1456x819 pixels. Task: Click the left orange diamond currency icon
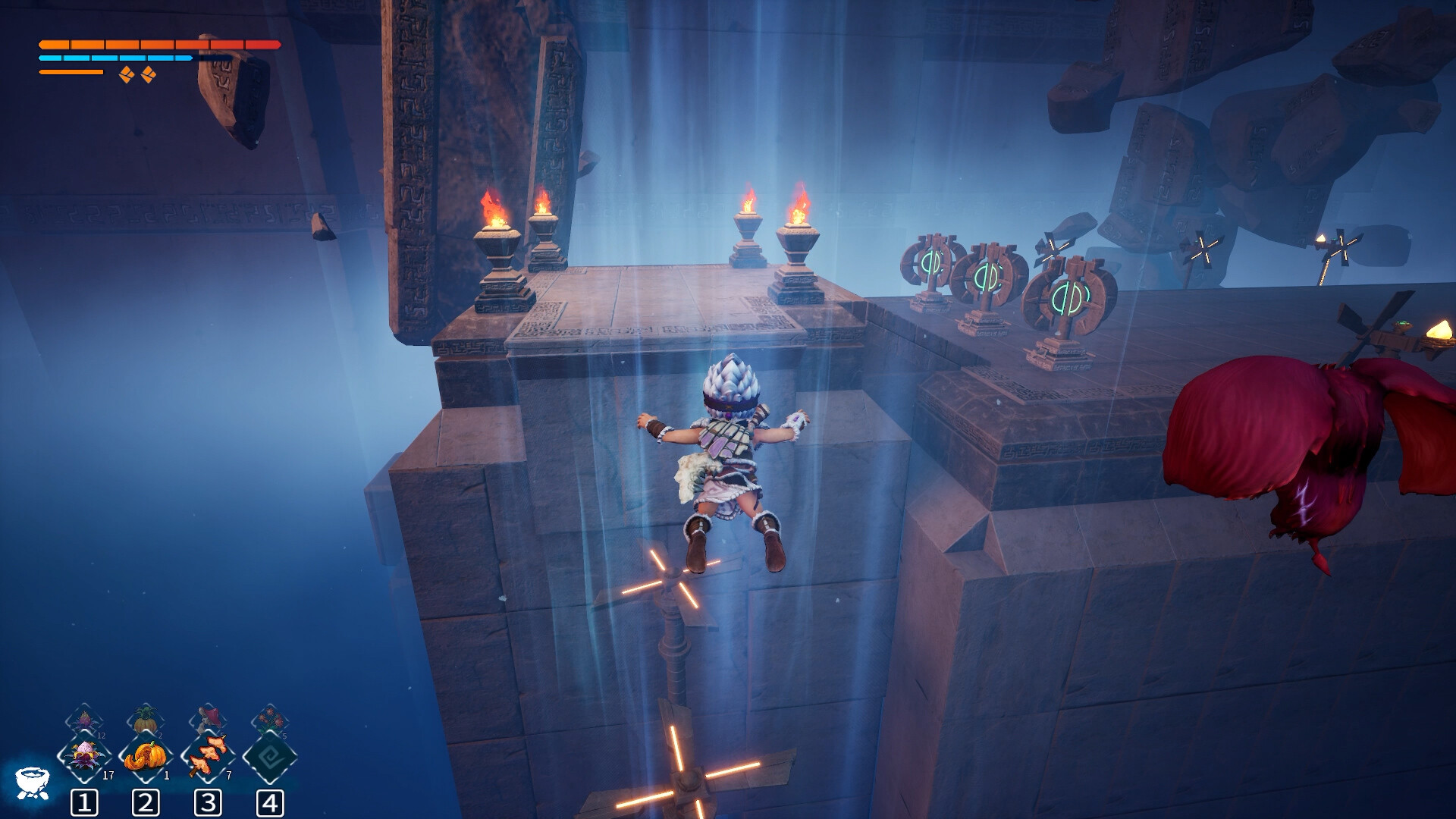[125, 74]
